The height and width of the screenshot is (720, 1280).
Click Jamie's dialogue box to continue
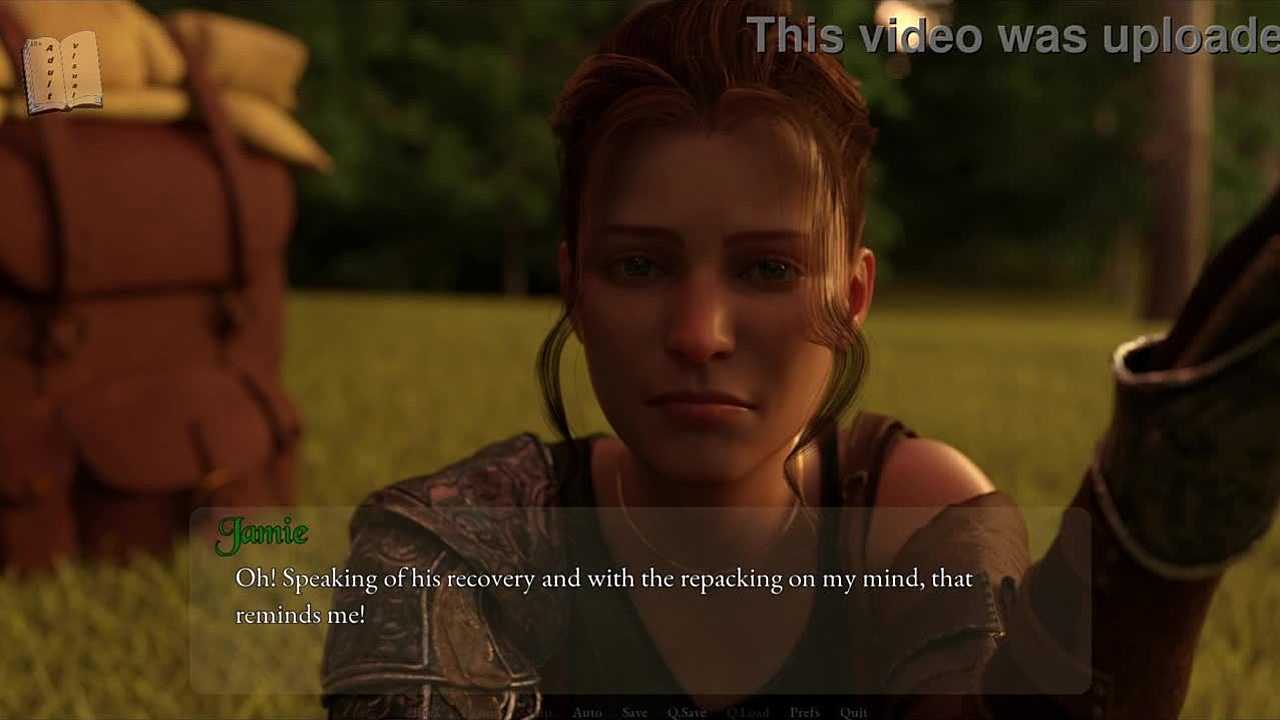point(640,600)
